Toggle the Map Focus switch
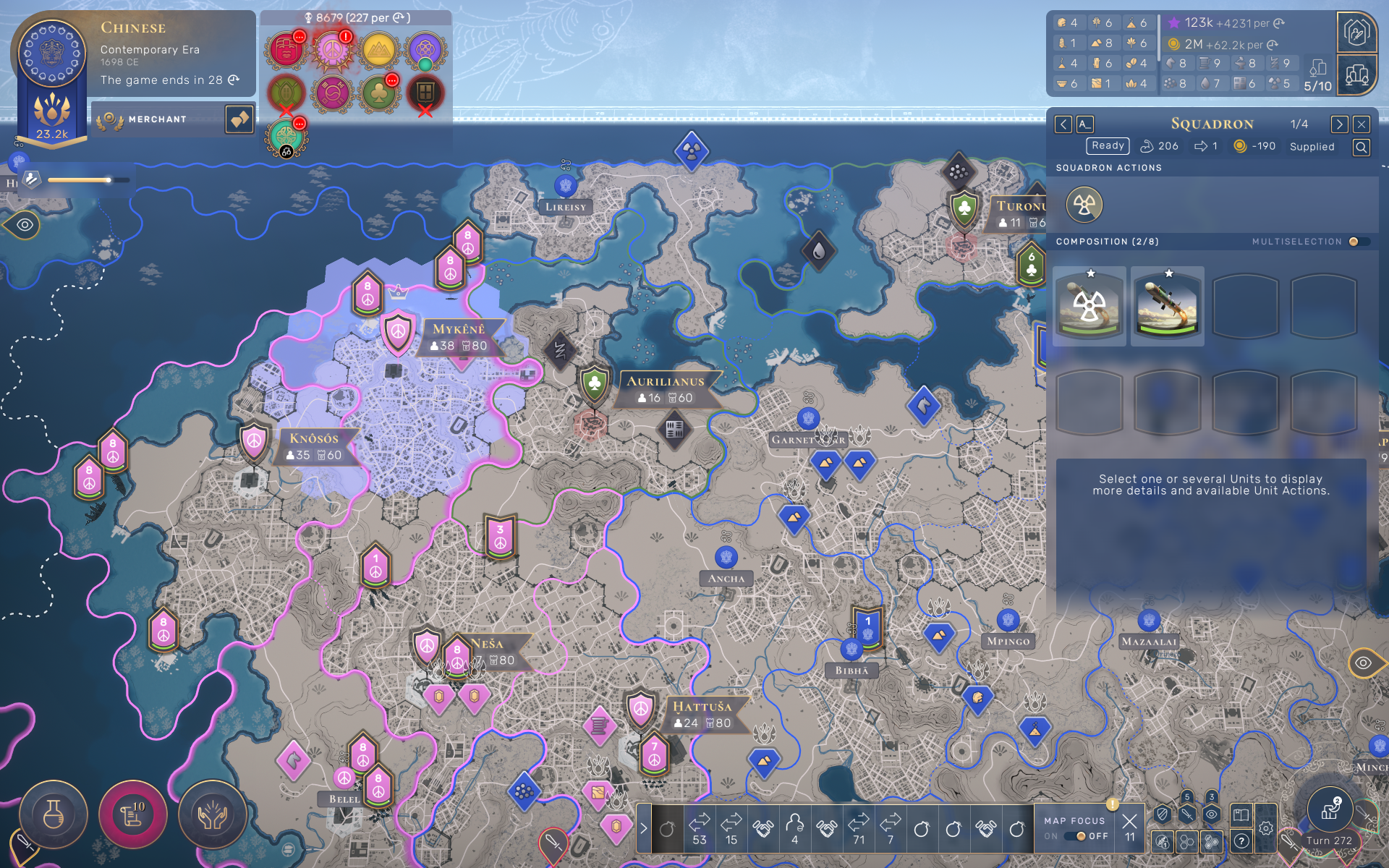The width and height of the screenshot is (1389, 868). point(1079,836)
